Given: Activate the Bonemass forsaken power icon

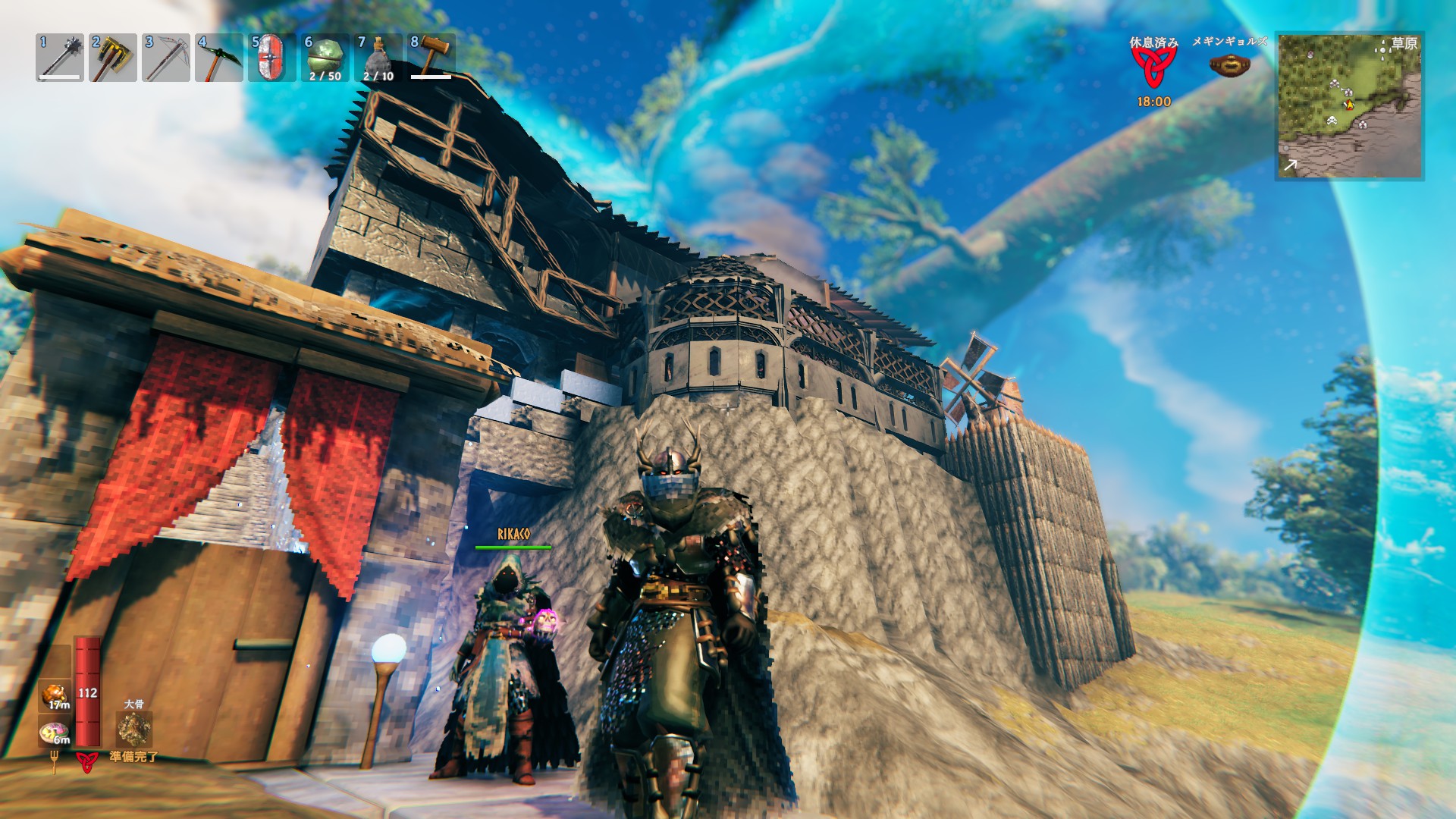Looking at the screenshot, I should [x=134, y=730].
